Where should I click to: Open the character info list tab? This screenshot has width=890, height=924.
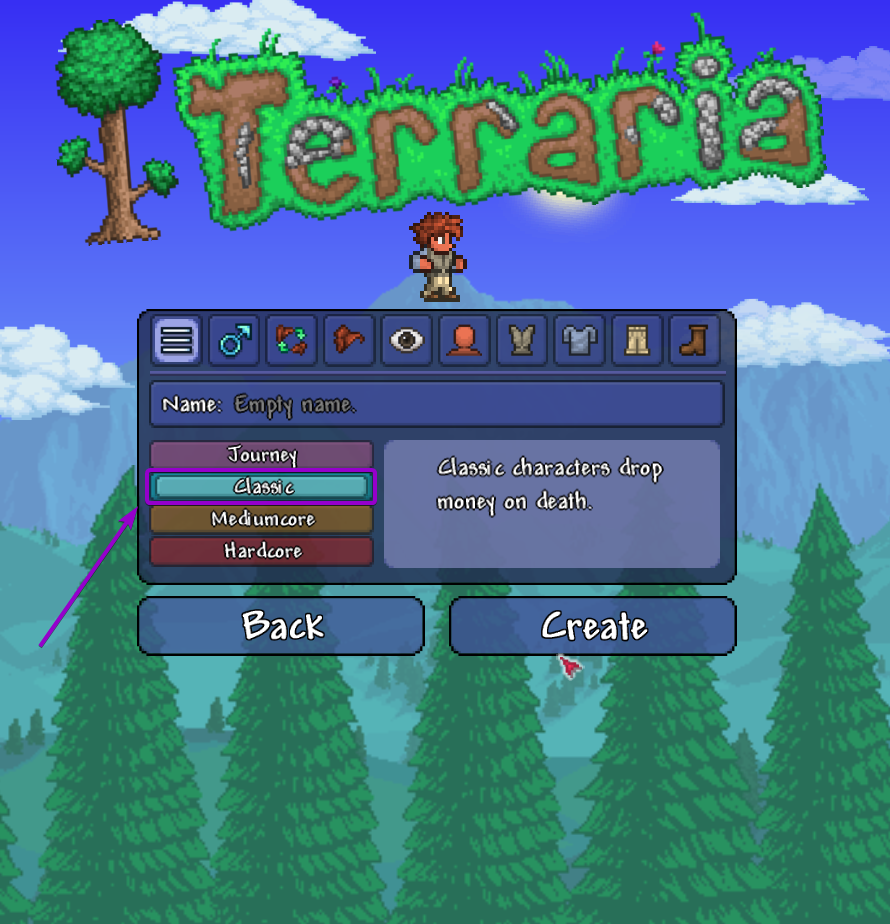[x=176, y=341]
